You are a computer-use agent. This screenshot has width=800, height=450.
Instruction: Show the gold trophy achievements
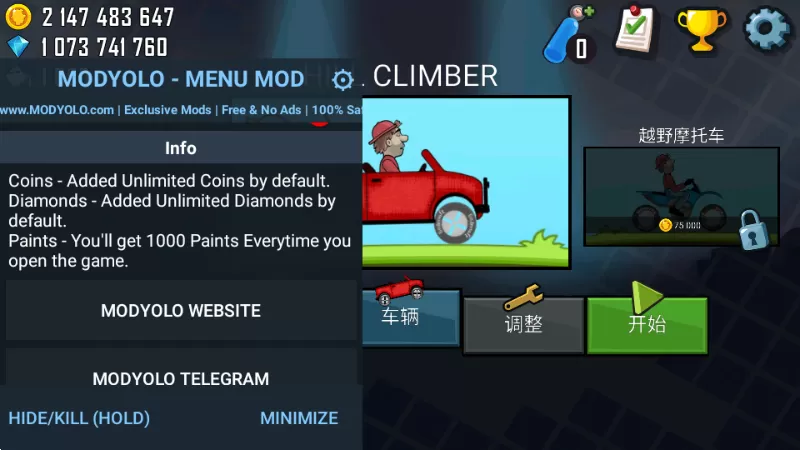tap(701, 30)
